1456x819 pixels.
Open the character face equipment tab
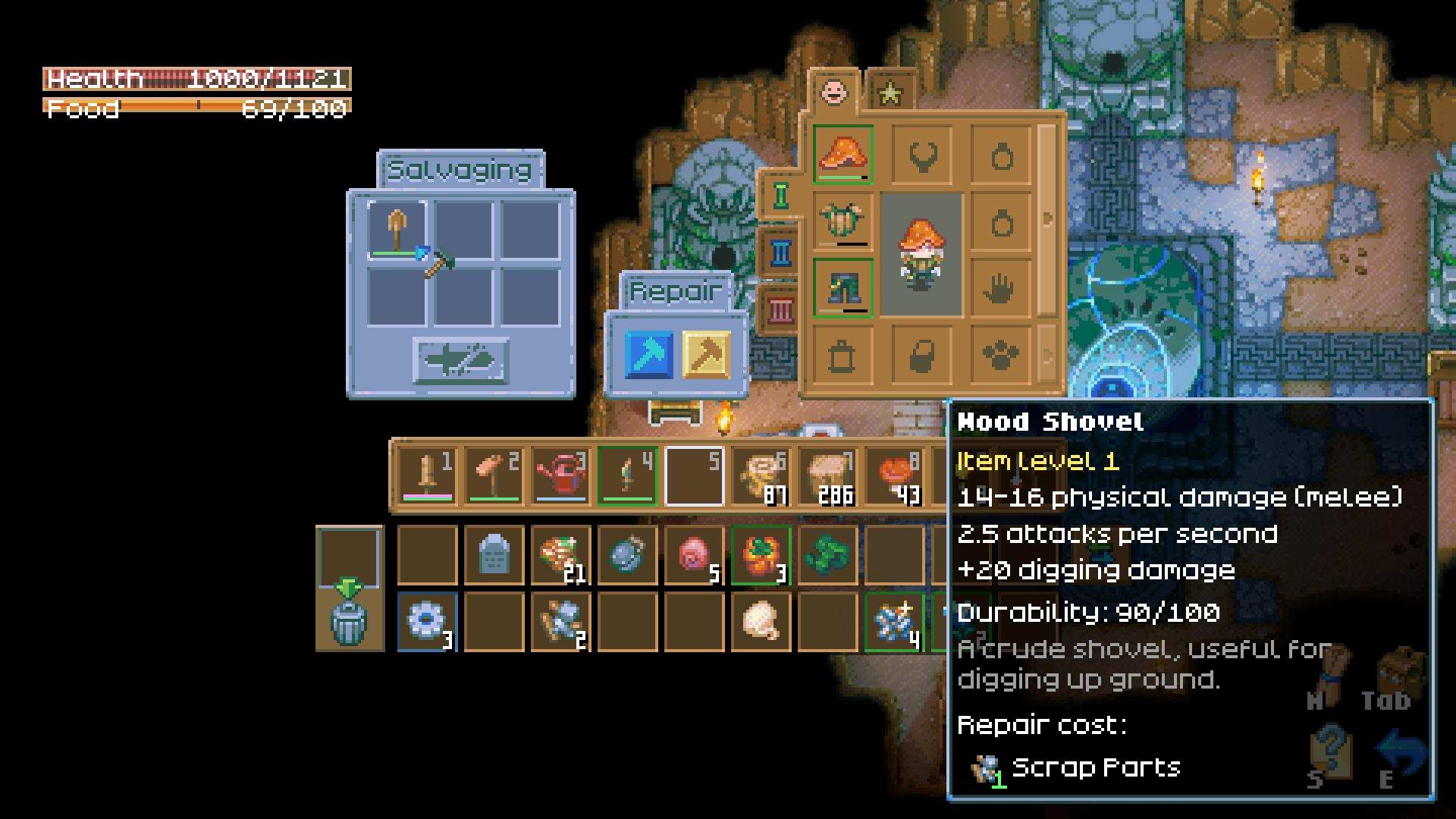[x=833, y=93]
